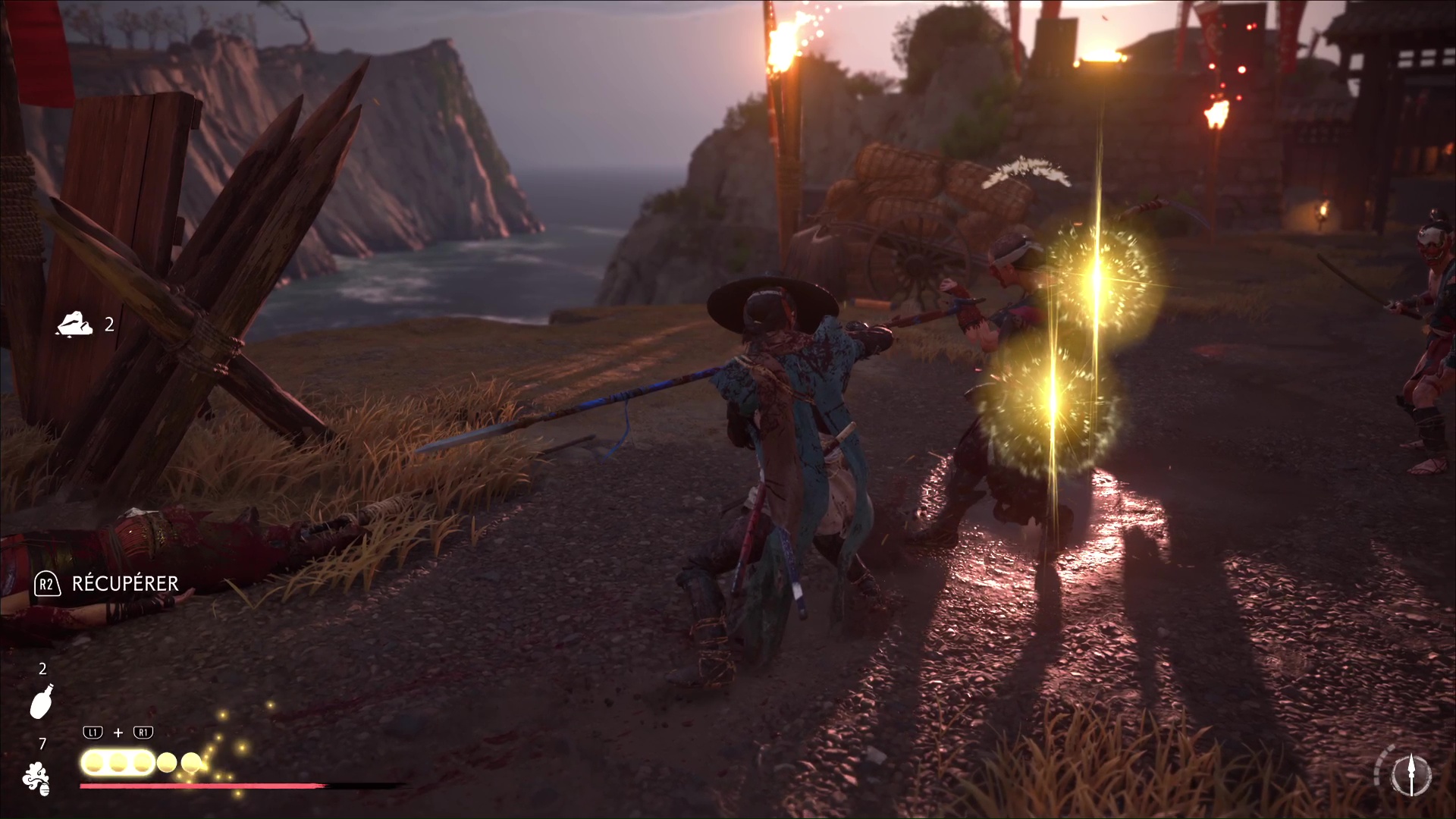Image resolution: width=1456 pixels, height=819 pixels.
Task: Click the spirit flower icon
Action: click(36, 779)
